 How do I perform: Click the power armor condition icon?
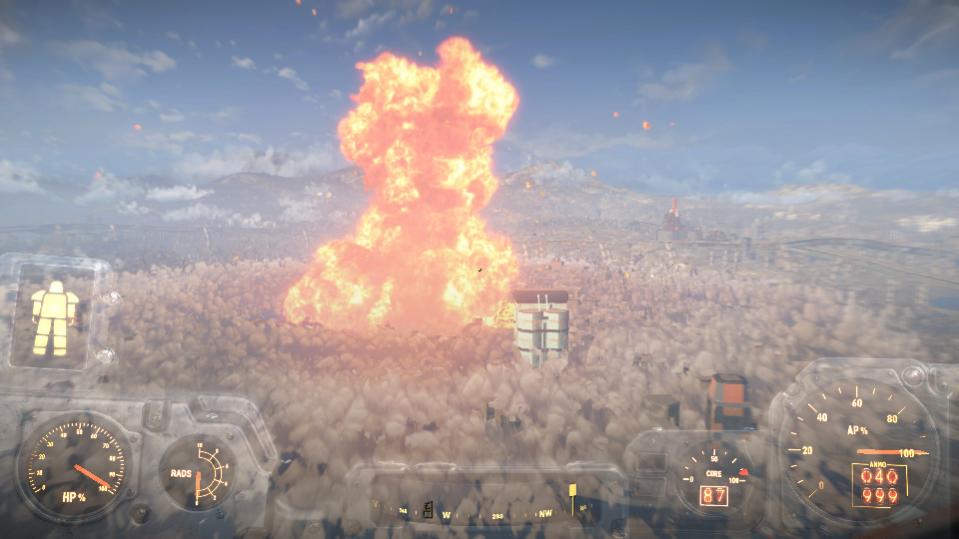(54, 317)
